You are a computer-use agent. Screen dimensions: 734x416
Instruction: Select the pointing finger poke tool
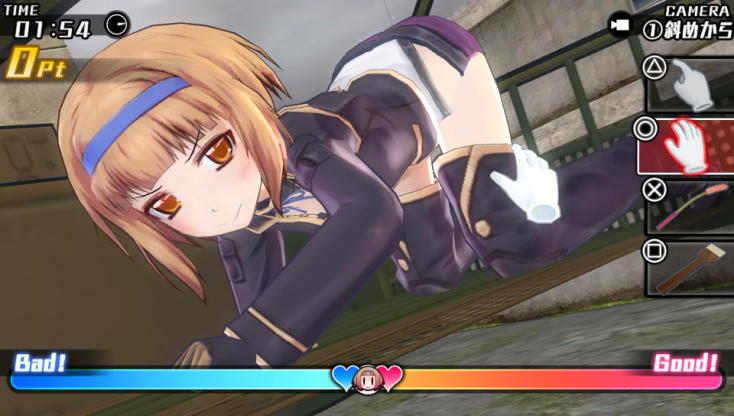[x=690, y=82]
